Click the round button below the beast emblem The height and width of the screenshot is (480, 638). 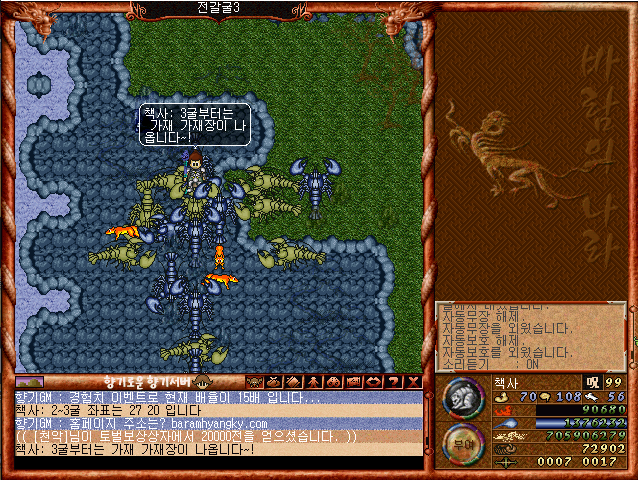click(461, 443)
